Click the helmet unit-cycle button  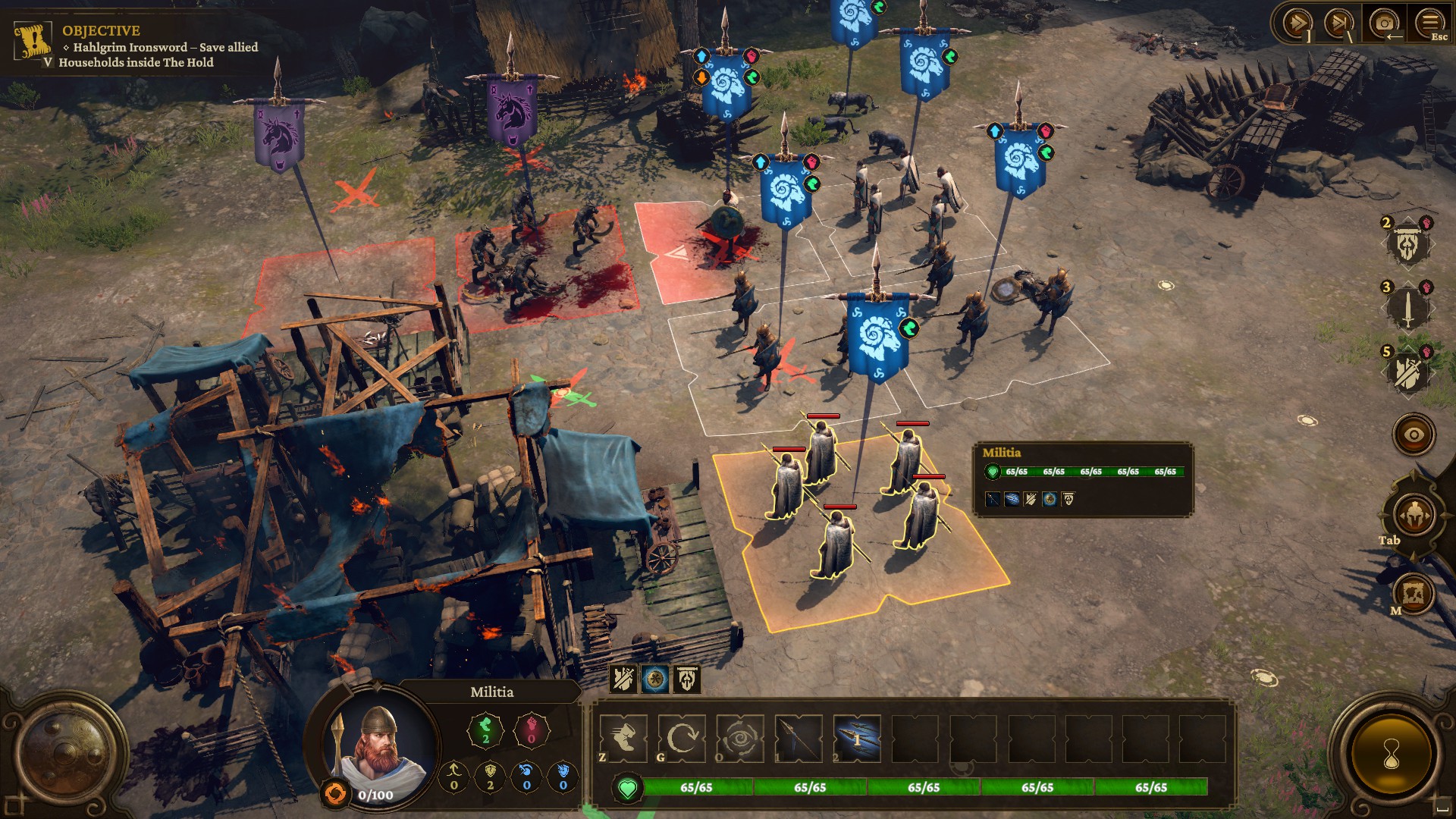point(1414,514)
